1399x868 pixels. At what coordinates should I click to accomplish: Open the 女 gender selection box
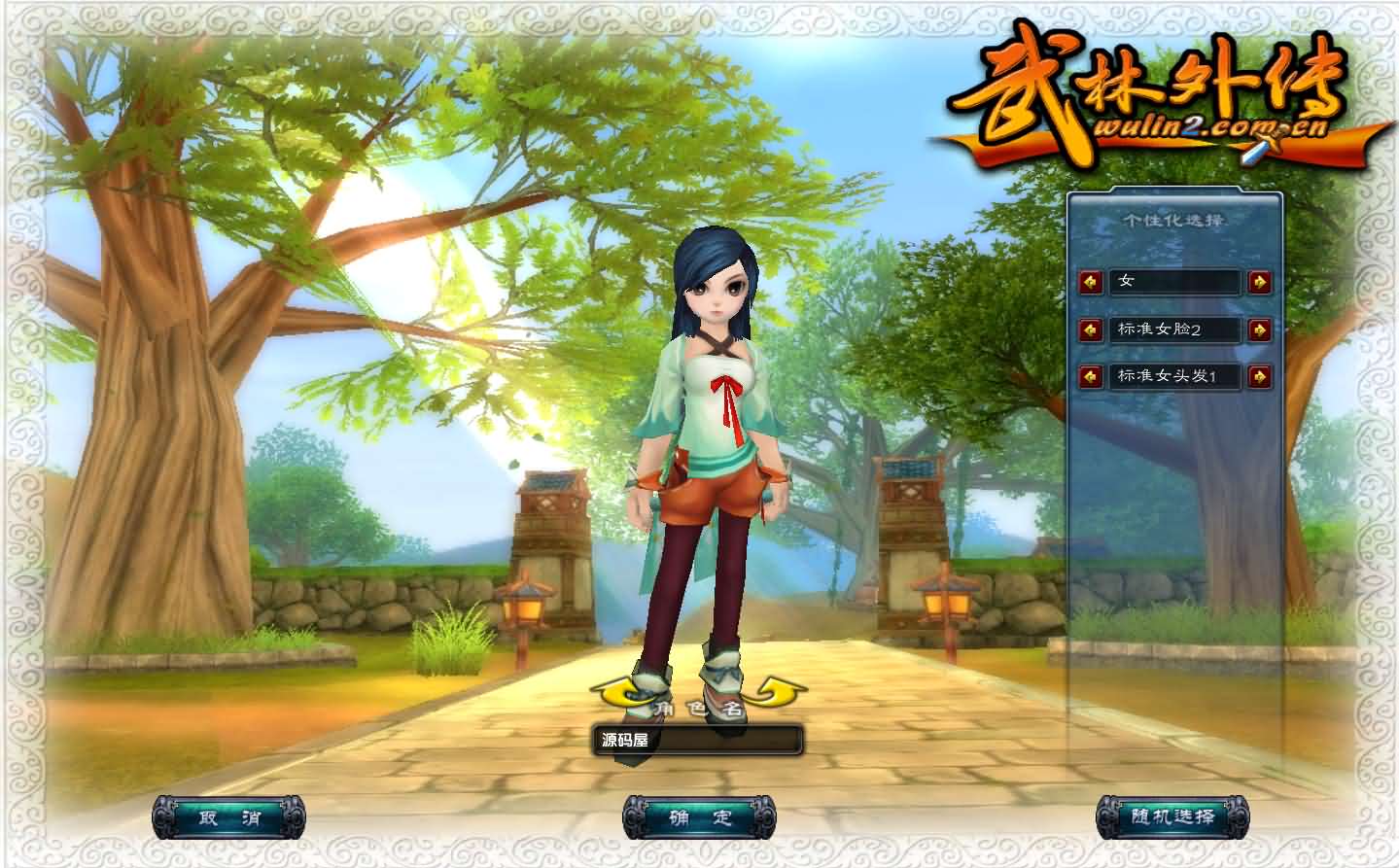click(x=1174, y=283)
